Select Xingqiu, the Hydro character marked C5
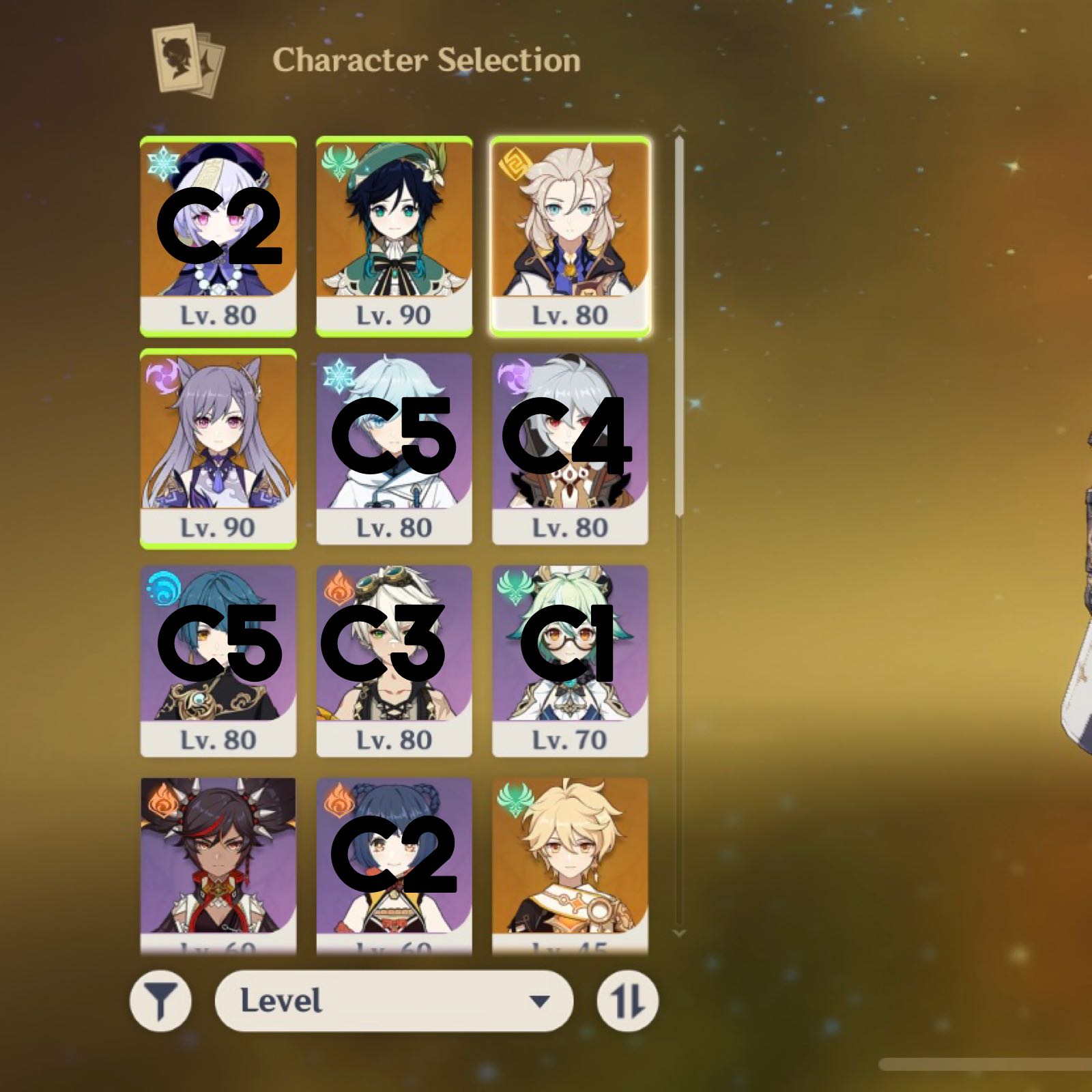Image resolution: width=1092 pixels, height=1092 pixels. [x=218, y=660]
